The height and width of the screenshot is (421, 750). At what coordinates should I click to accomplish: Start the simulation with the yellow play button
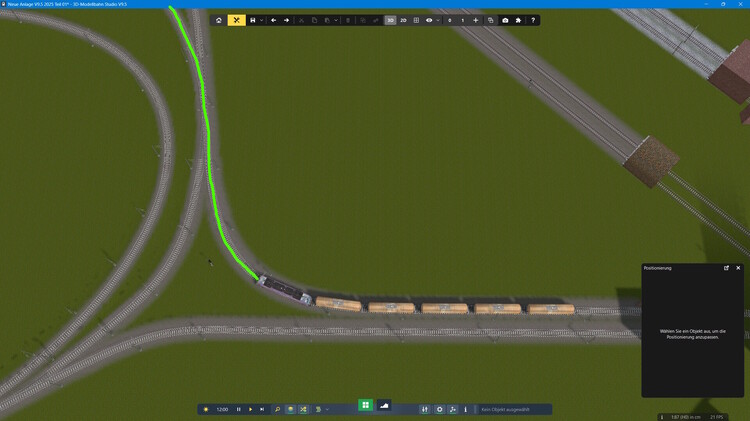click(x=250, y=409)
